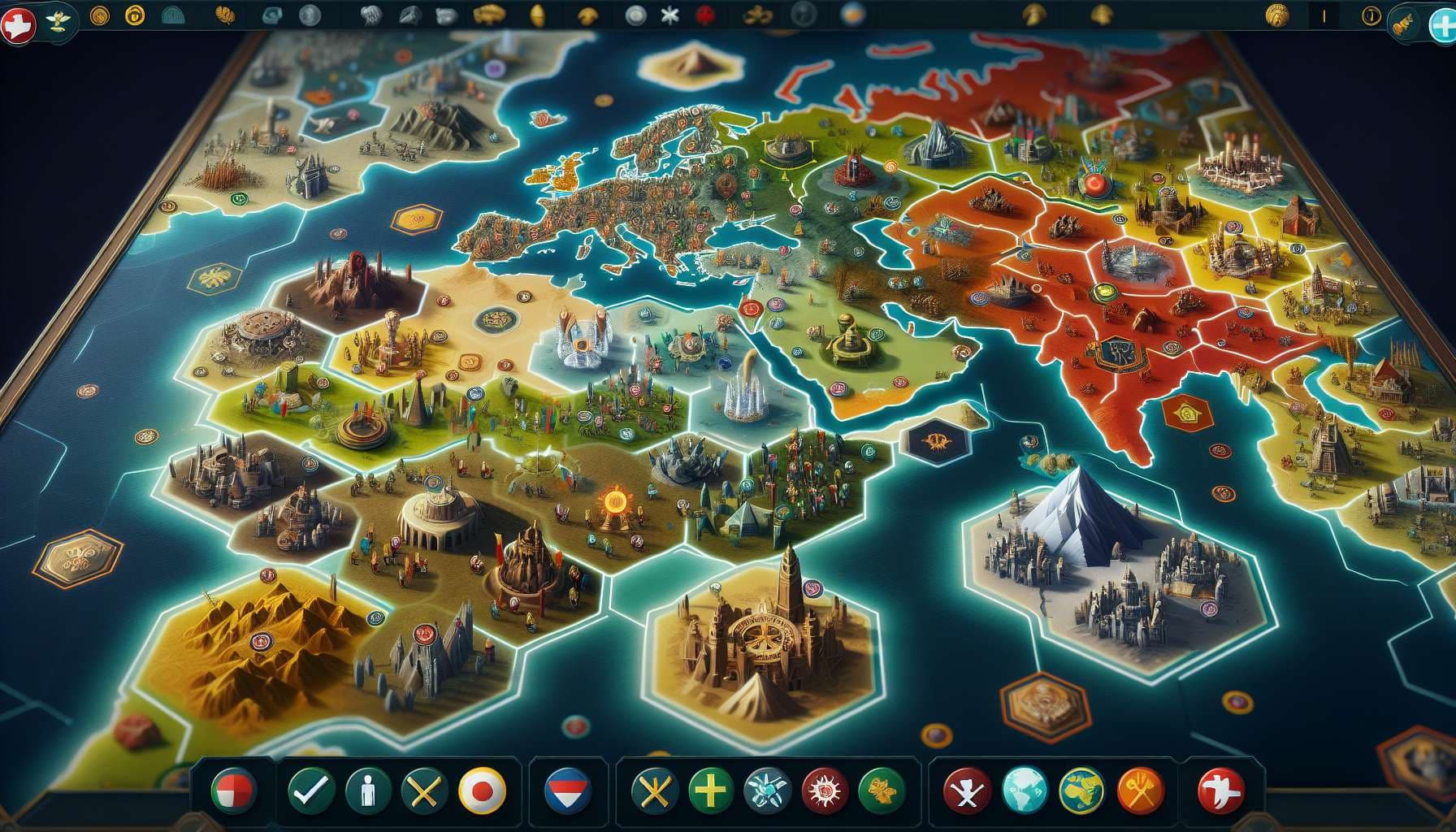
Task: Click the red button with white cross
Action: [1222, 789]
